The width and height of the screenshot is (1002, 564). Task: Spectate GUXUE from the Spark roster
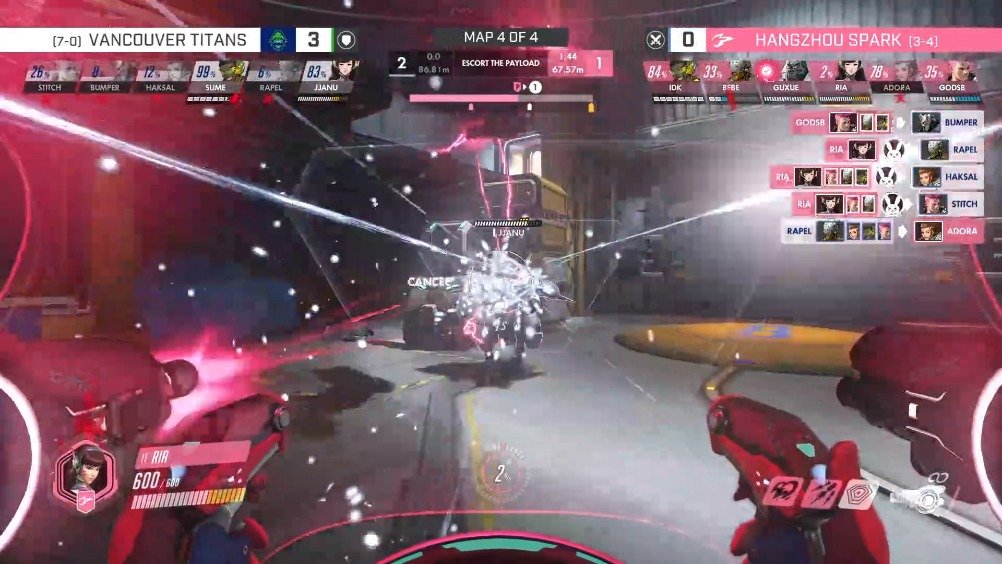pyautogui.click(x=794, y=70)
